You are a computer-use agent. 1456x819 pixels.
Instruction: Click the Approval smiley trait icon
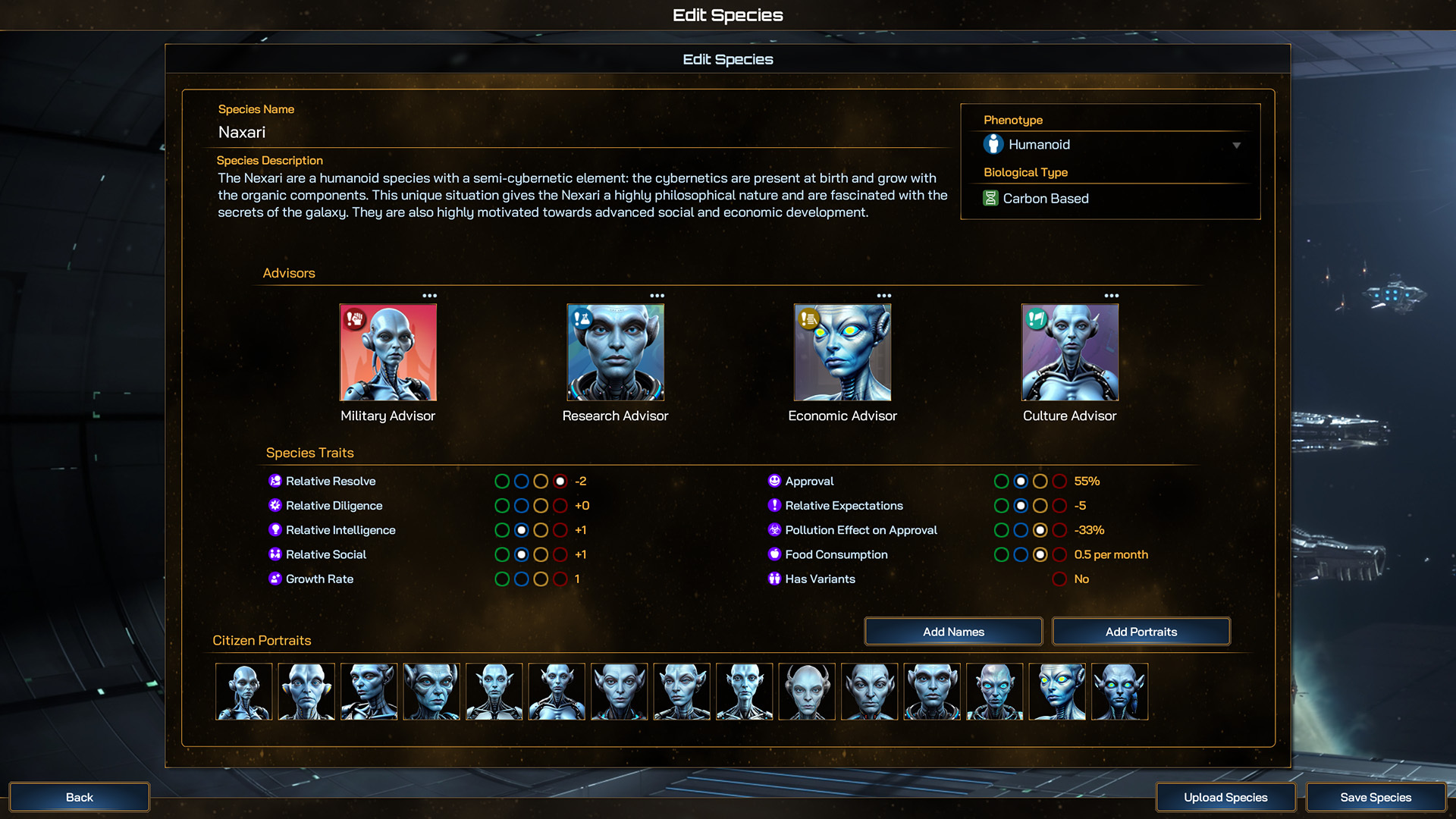pyautogui.click(x=774, y=481)
